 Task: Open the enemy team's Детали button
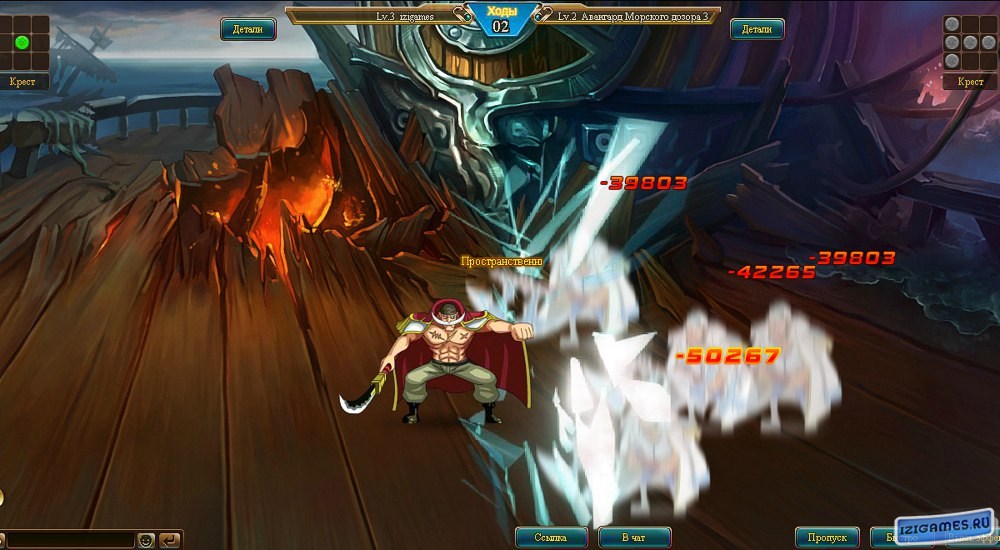(x=757, y=30)
